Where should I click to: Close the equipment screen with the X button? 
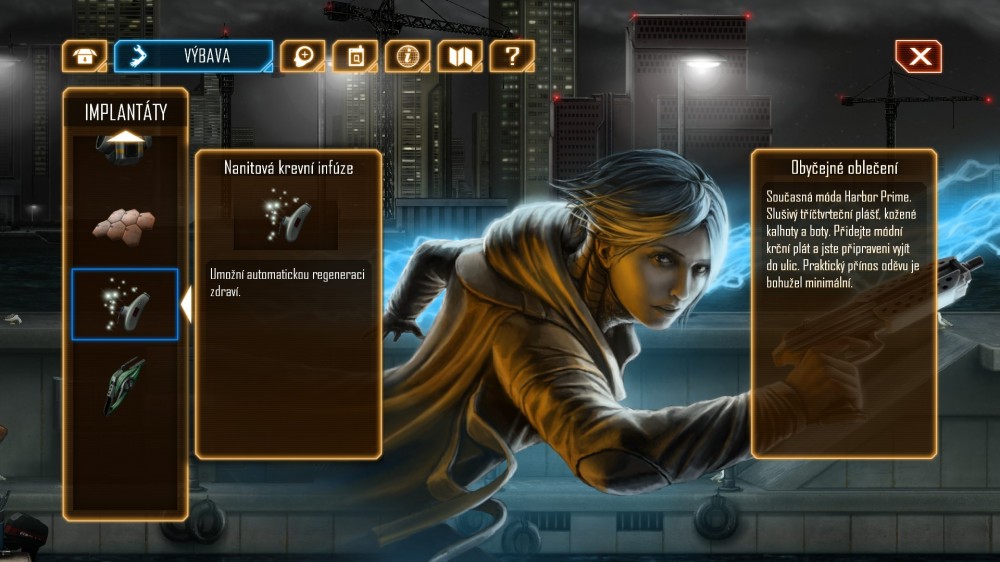918,57
